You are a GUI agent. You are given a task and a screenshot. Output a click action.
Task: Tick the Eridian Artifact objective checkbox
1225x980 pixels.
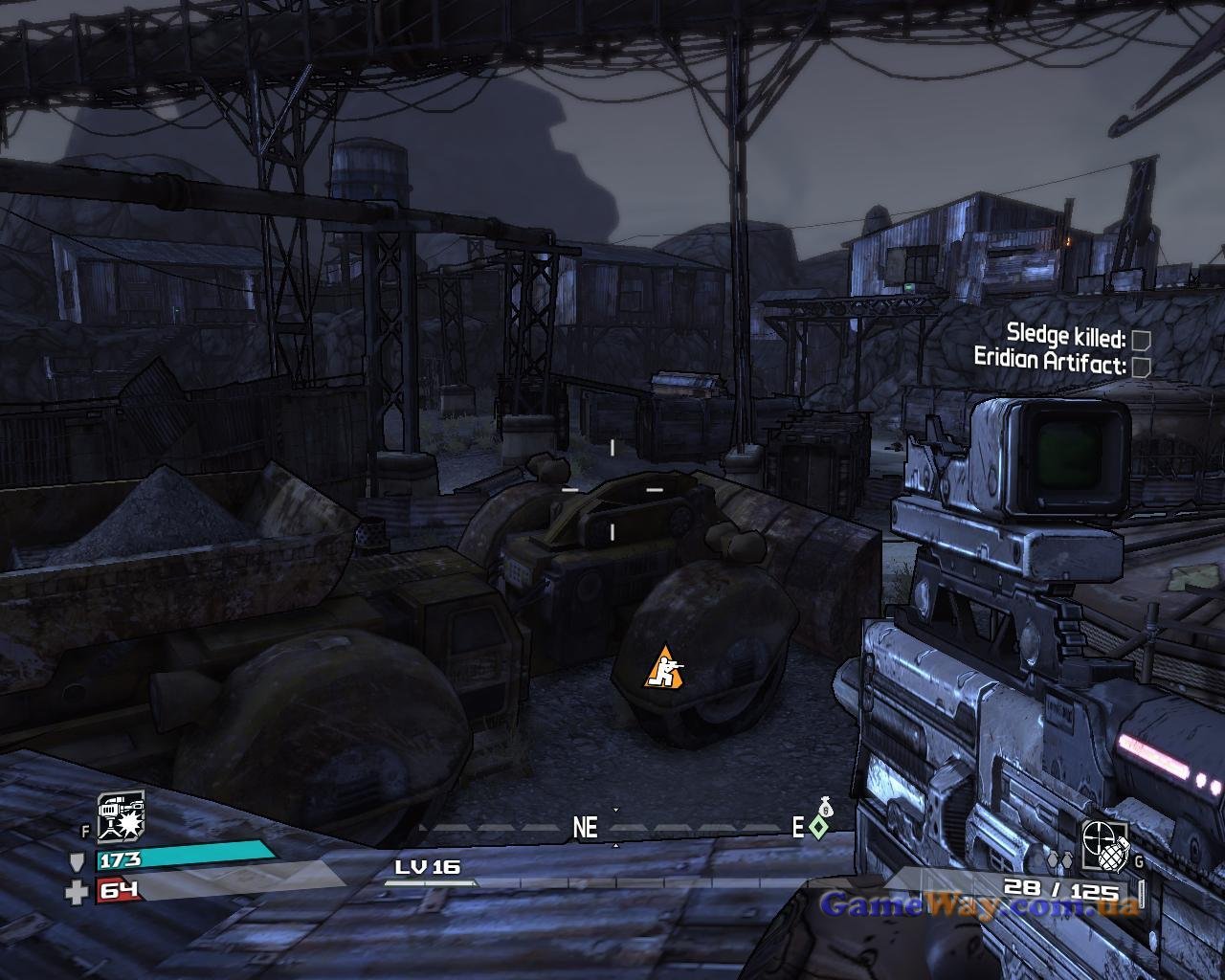(1141, 366)
